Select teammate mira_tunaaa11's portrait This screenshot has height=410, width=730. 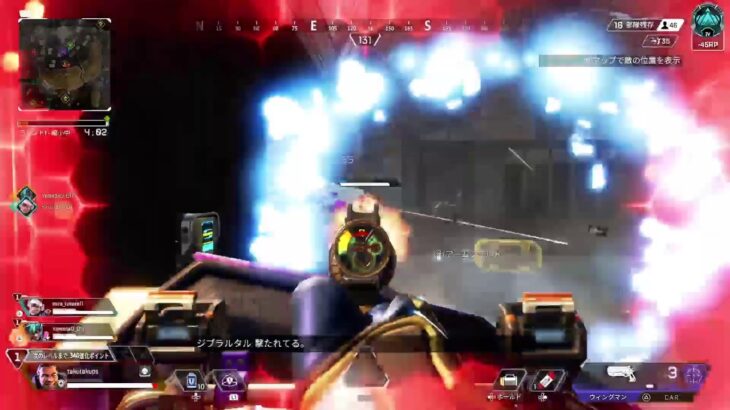[33, 305]
